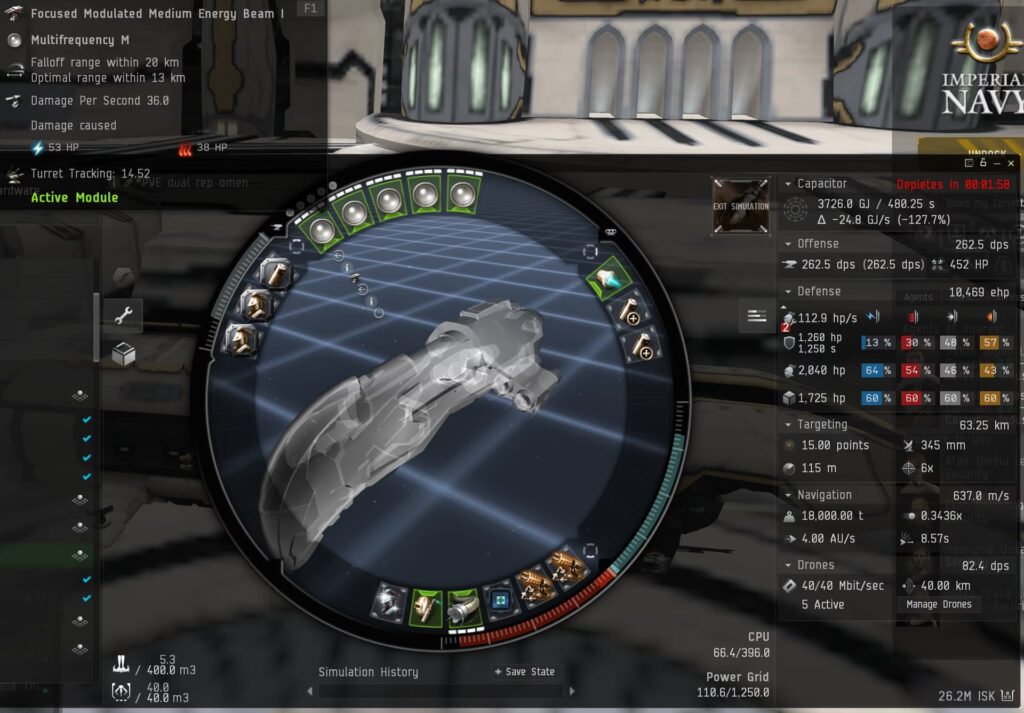The height and width of the screenshot is (713, 1024).
Task: Save the simulation state
Action: coord(524,672)
